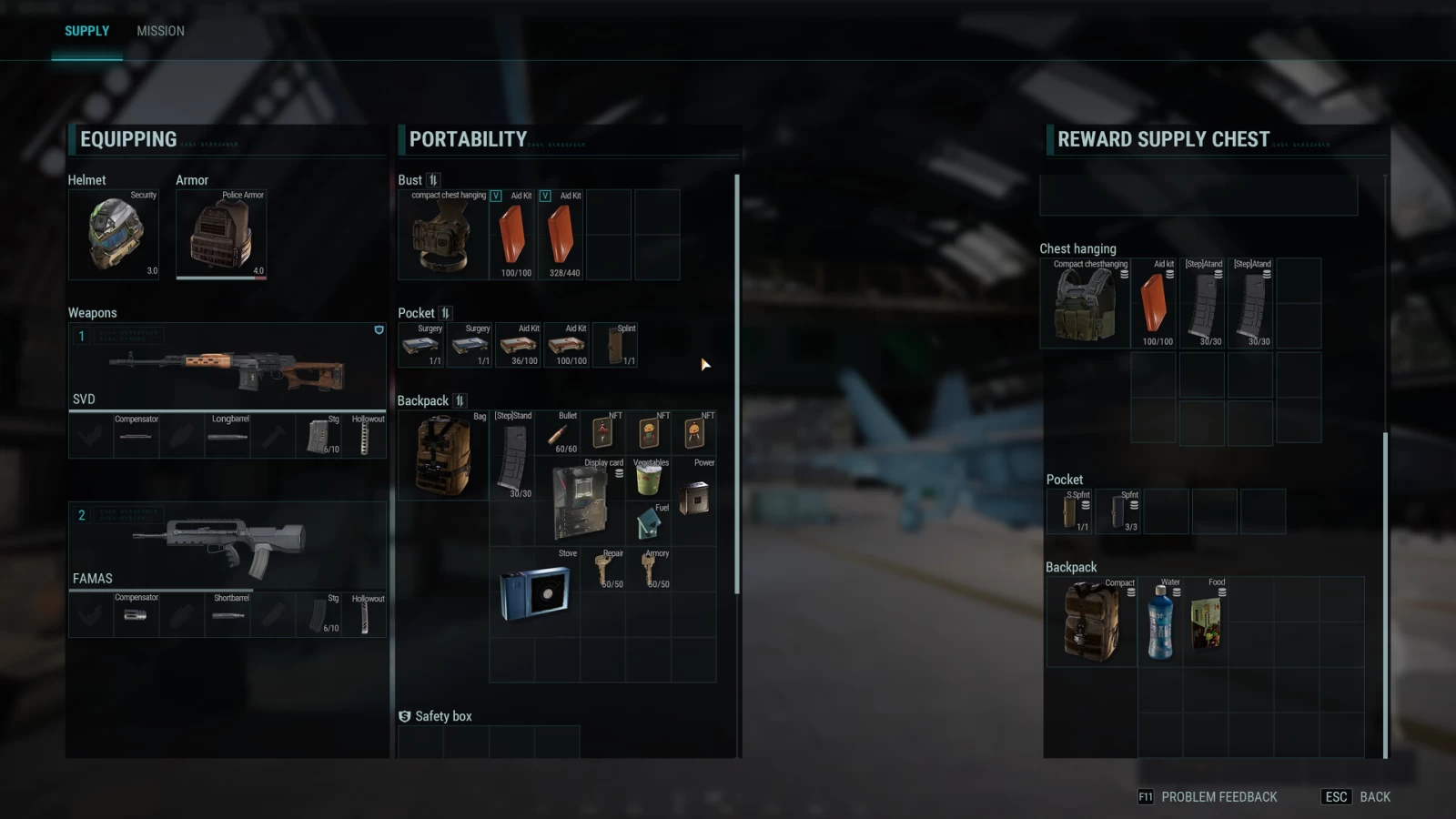
Task: Select the Splint in Portability pocket
Action: (616, 346)
